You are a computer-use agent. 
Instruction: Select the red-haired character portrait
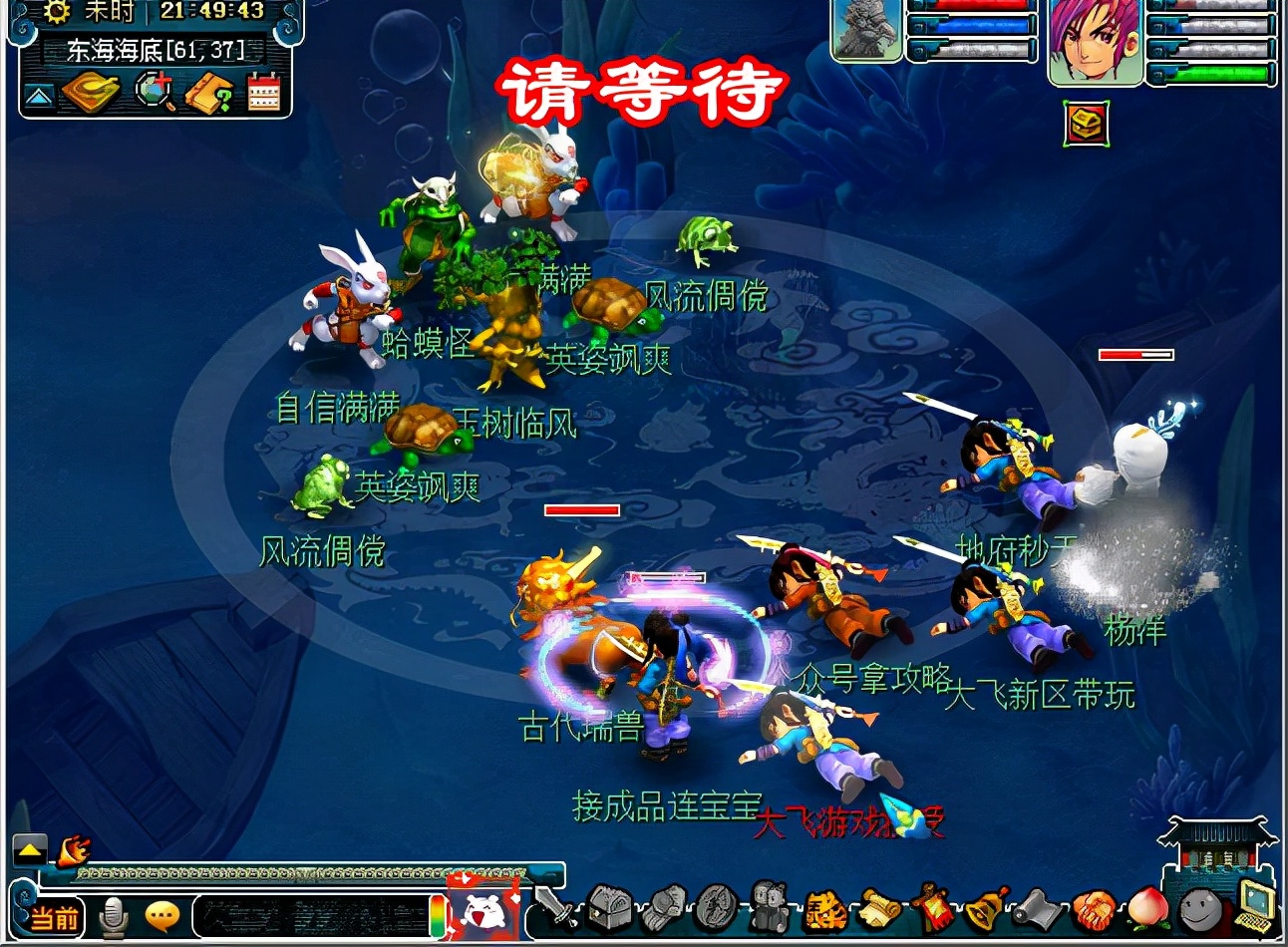point(1094,40)
